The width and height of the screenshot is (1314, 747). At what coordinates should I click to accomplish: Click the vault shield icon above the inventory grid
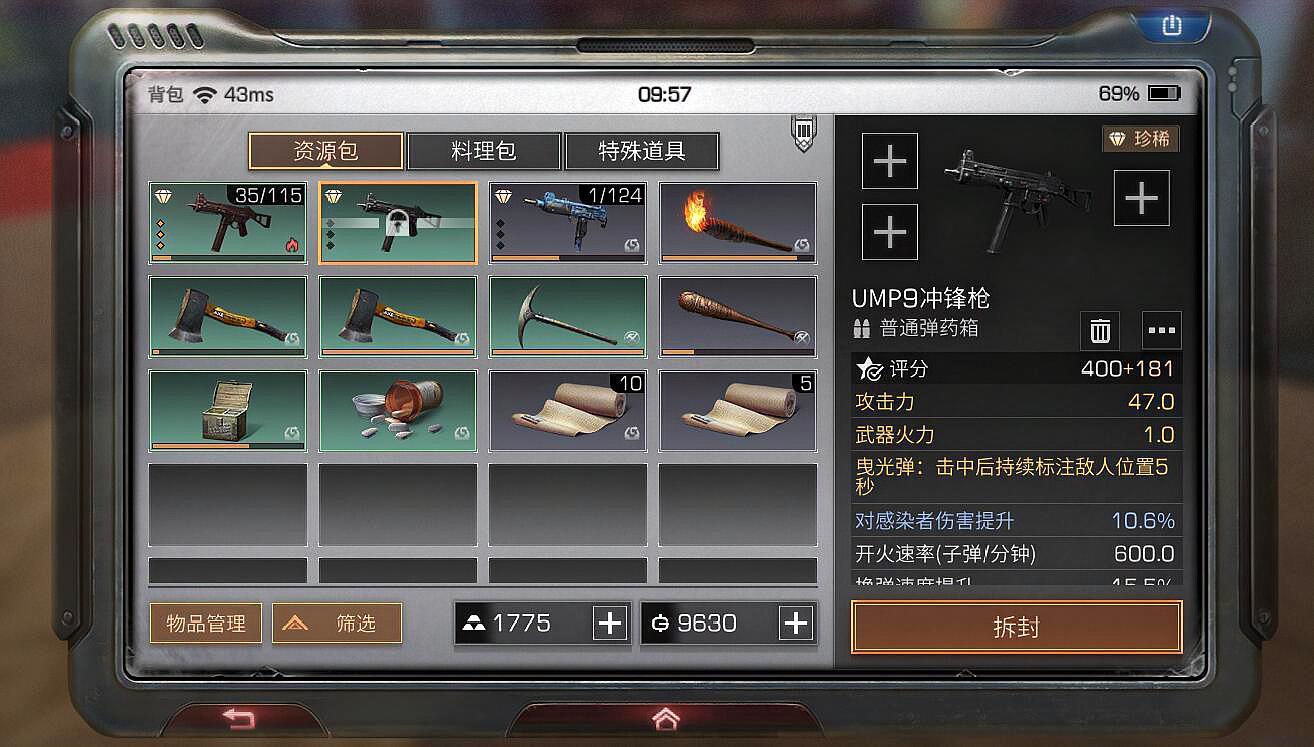802,131
